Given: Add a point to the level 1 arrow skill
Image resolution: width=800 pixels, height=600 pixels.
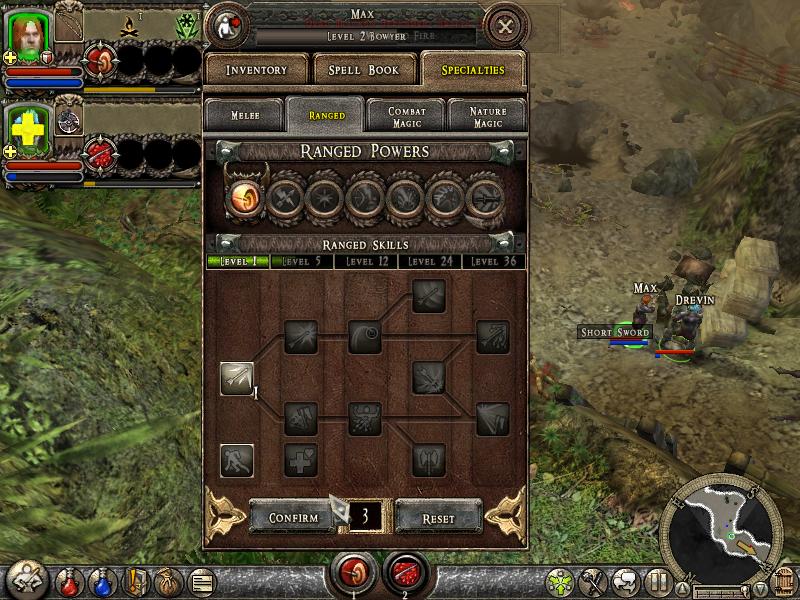Looking at the screenshot, I should click(237, 379).
